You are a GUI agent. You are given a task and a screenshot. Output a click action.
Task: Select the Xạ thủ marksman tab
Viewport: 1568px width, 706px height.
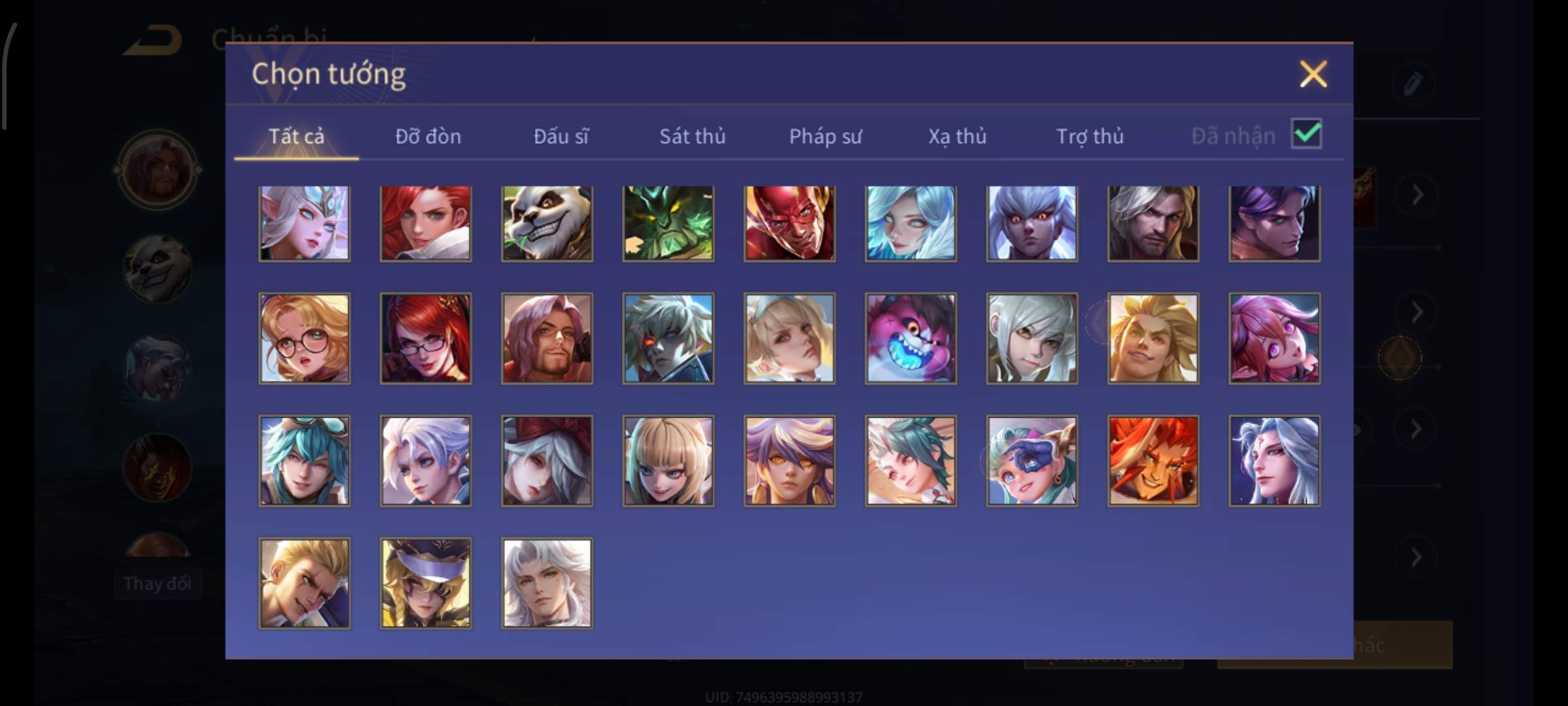(x=957, y=136)
